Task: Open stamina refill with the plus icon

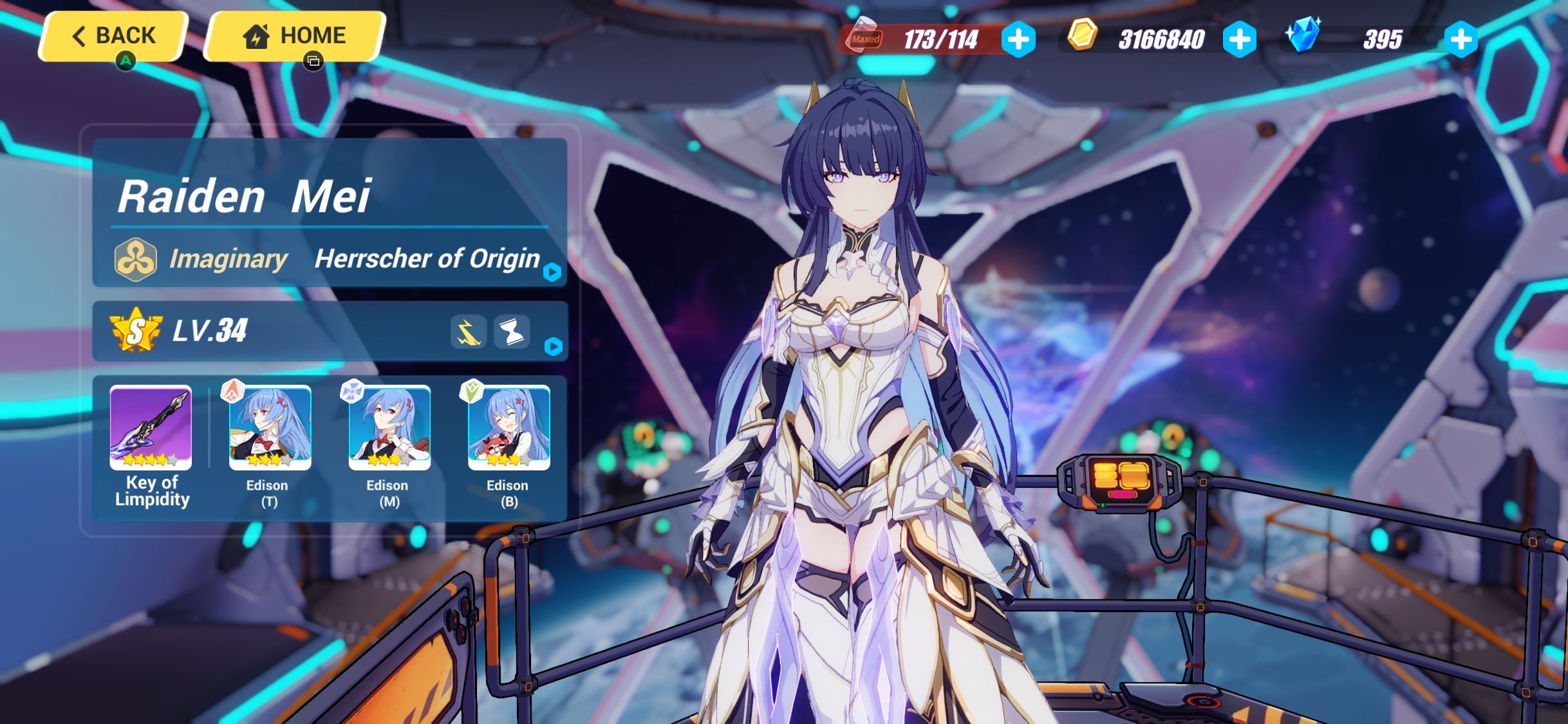Action: (1018, 40)
